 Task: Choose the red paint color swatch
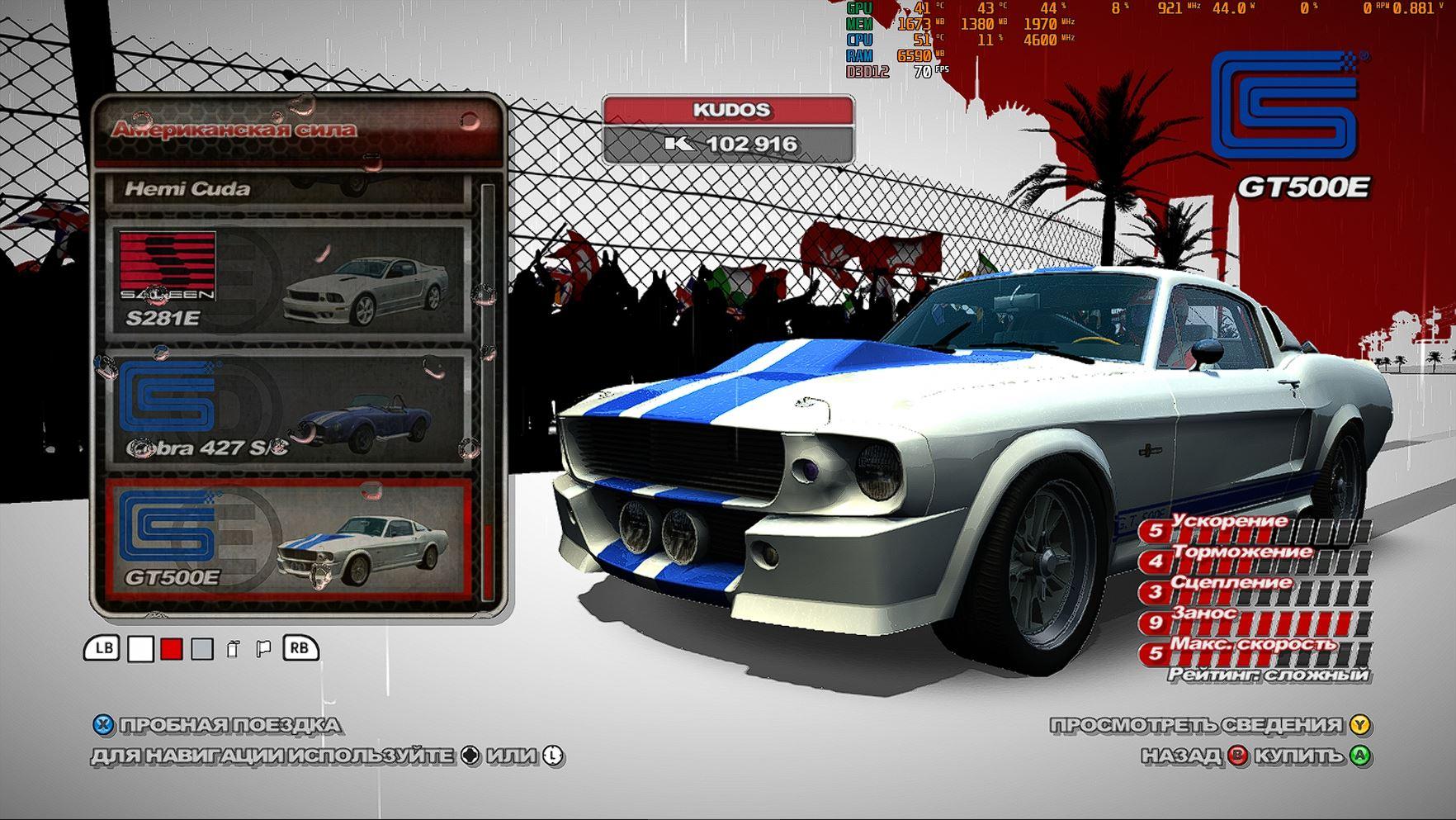coord(171,650)
